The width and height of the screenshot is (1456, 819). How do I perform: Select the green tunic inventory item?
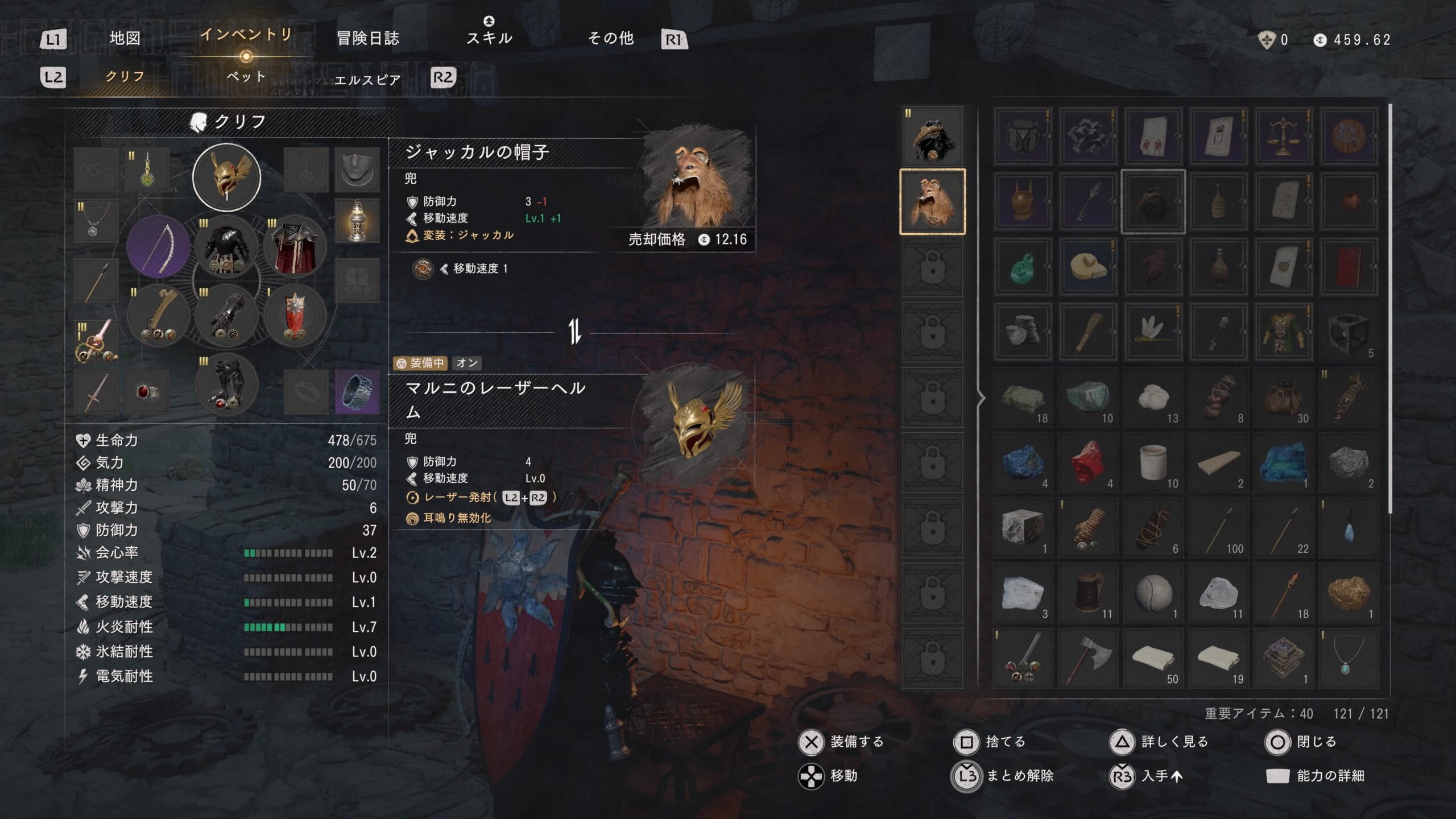pyautogui.click(x=1283, y=332)
